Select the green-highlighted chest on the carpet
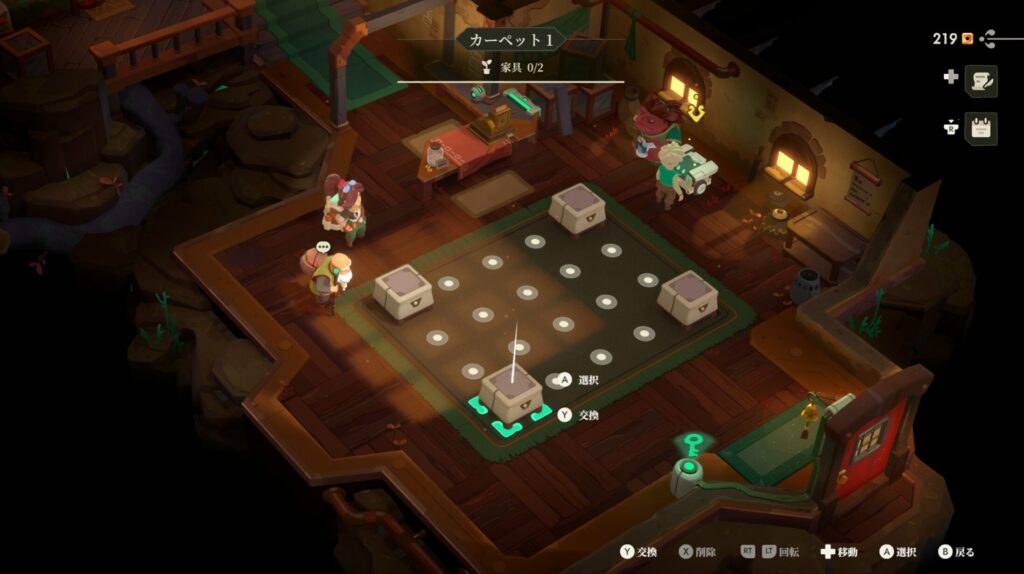This screenshot has height=574, width=1024. [x=511, y=393]
